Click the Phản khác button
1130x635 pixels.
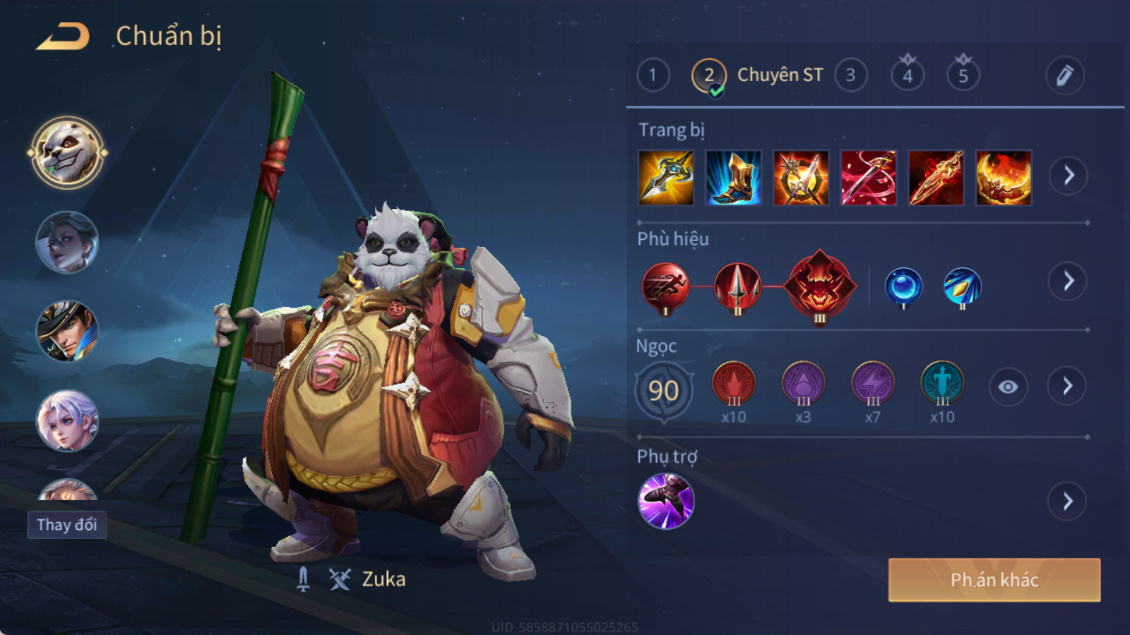994,580
